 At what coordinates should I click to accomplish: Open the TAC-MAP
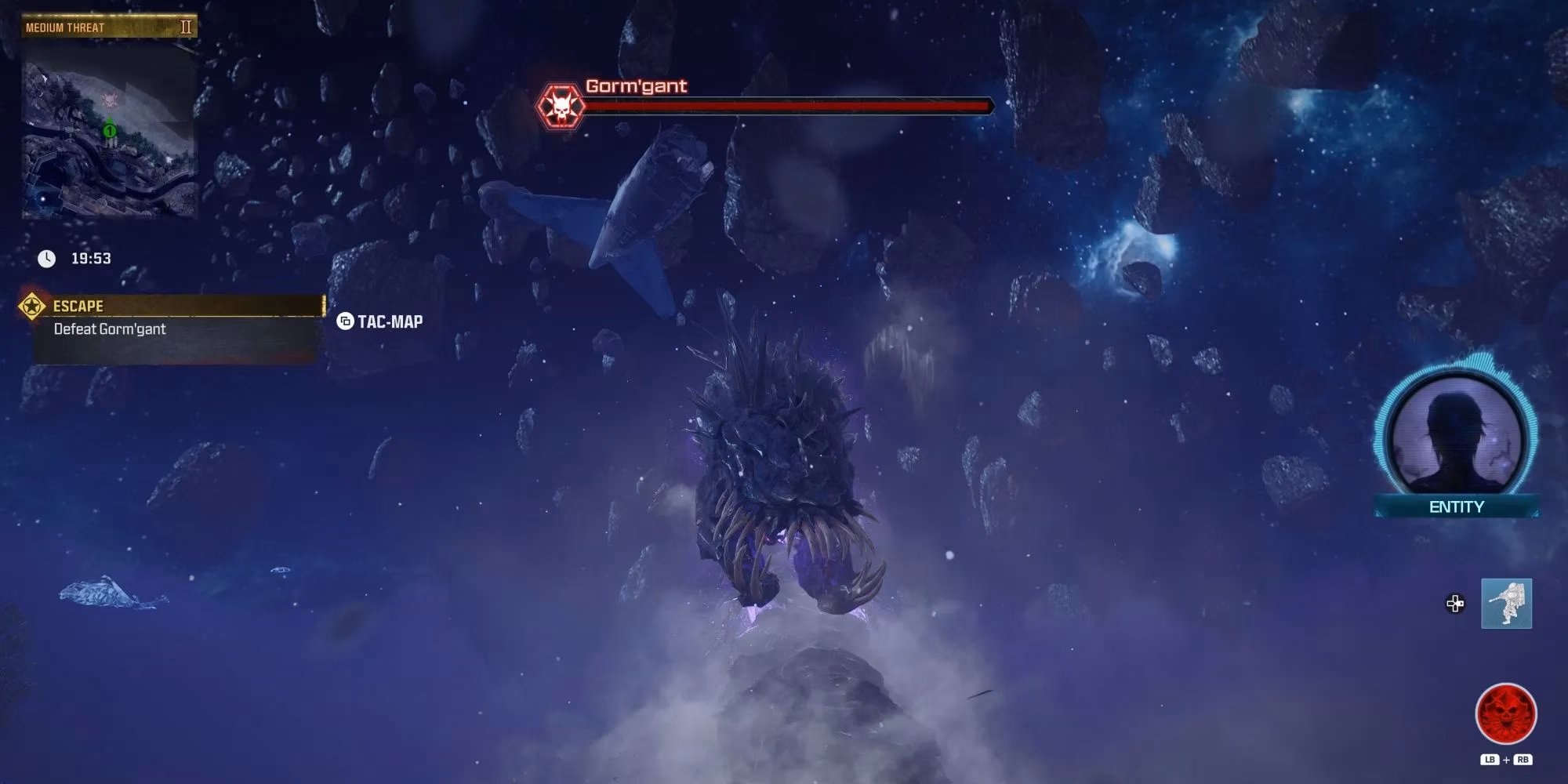point(380,321)
